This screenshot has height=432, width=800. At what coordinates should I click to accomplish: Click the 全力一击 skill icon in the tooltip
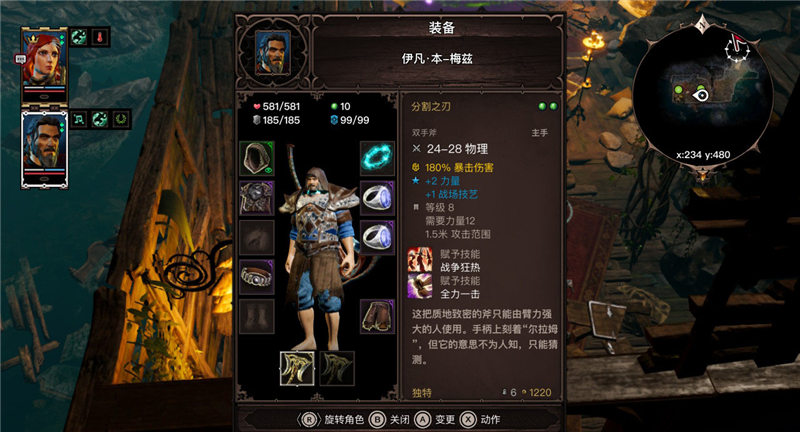point(420,288)
